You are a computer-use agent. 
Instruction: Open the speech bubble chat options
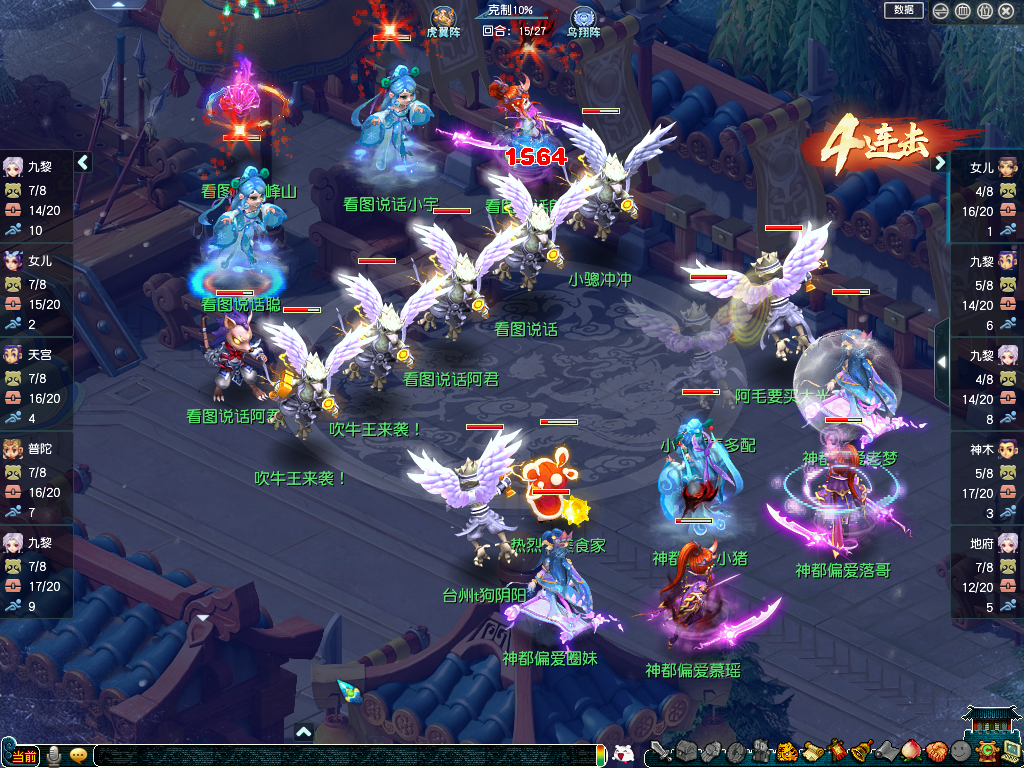78,755
